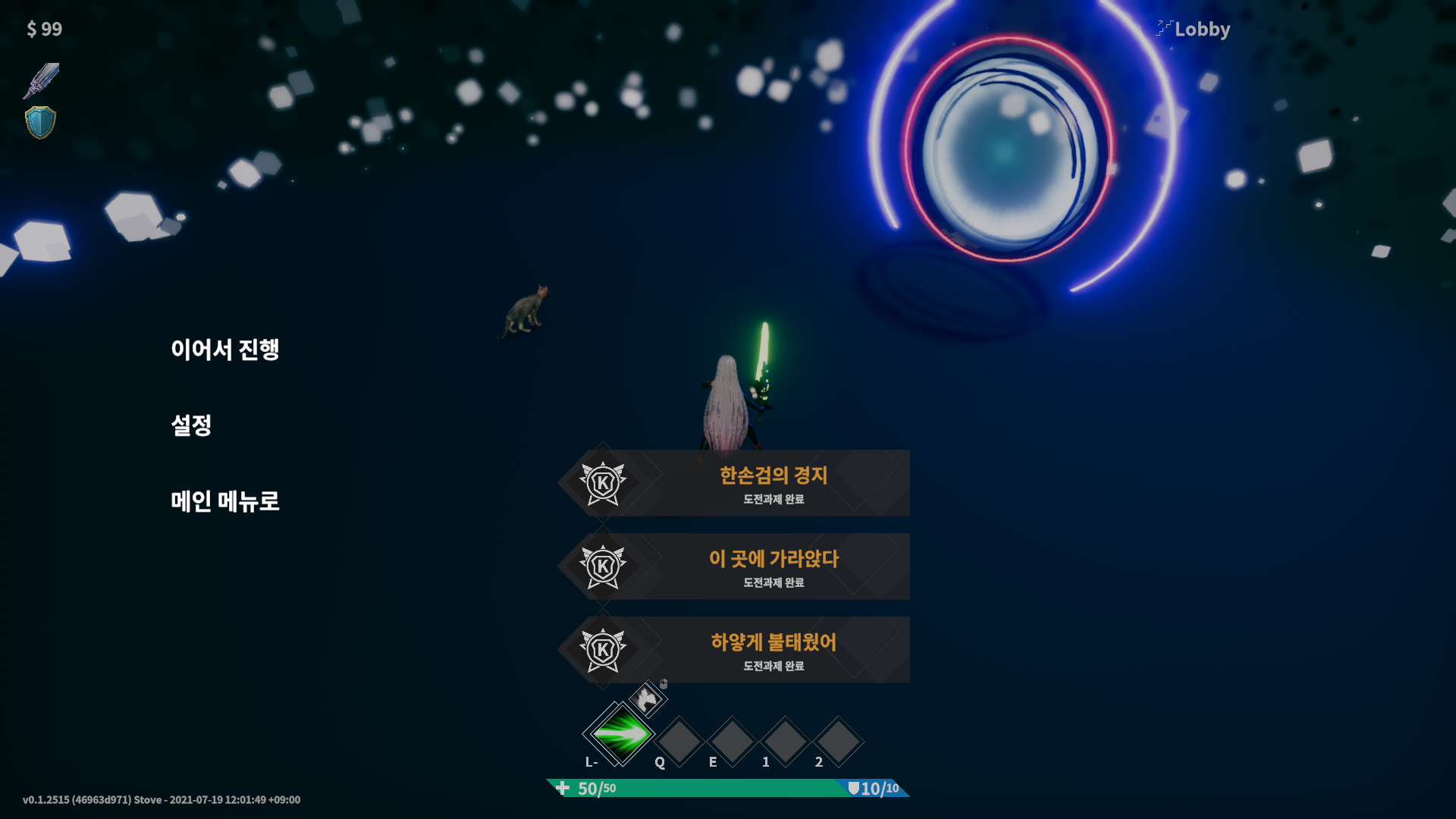
Task: Click the blue shield item icon
Action: pyautogui.click(x=40, y=122)
